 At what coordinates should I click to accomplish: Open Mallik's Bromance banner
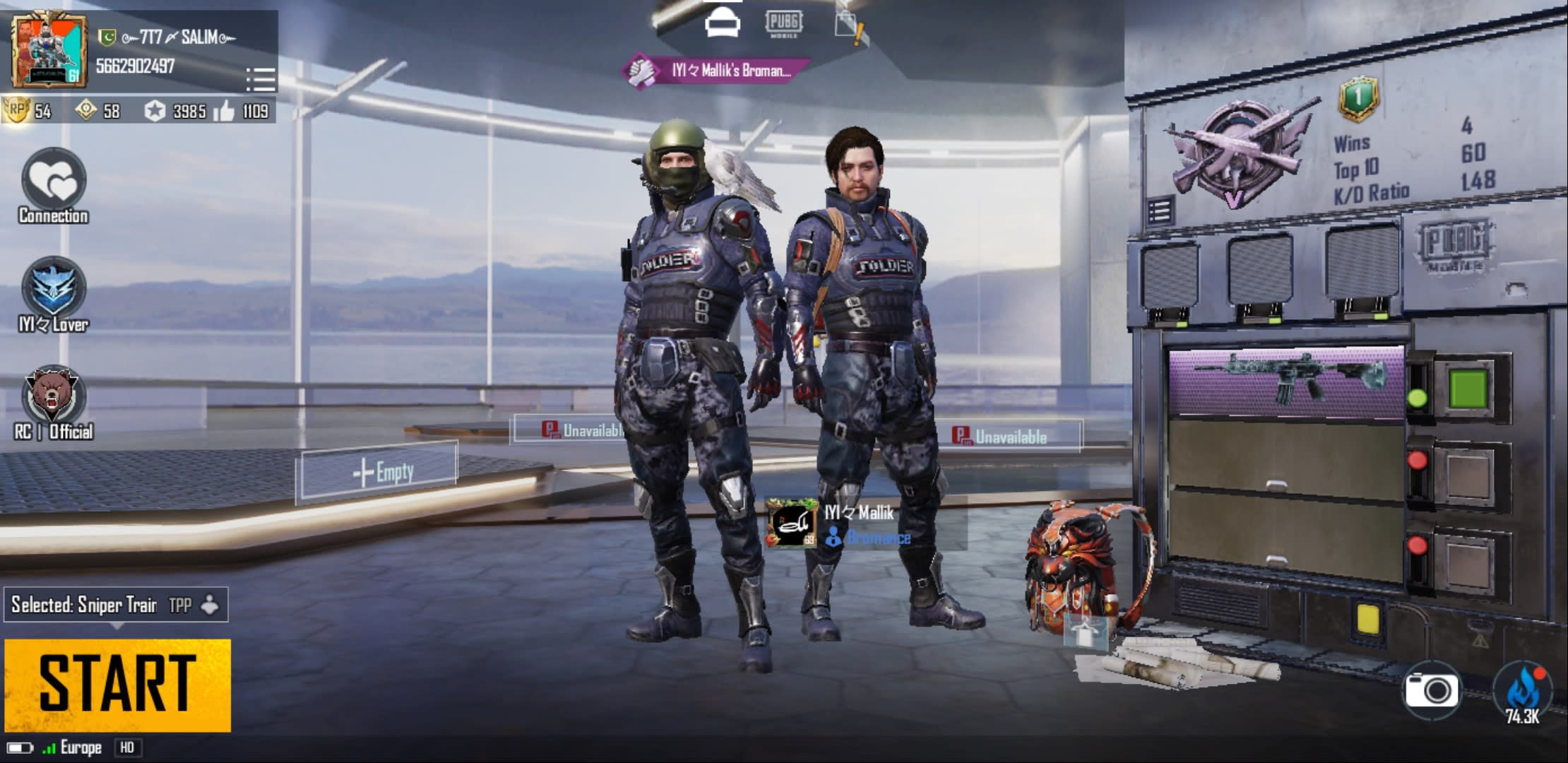coord(716,71)
